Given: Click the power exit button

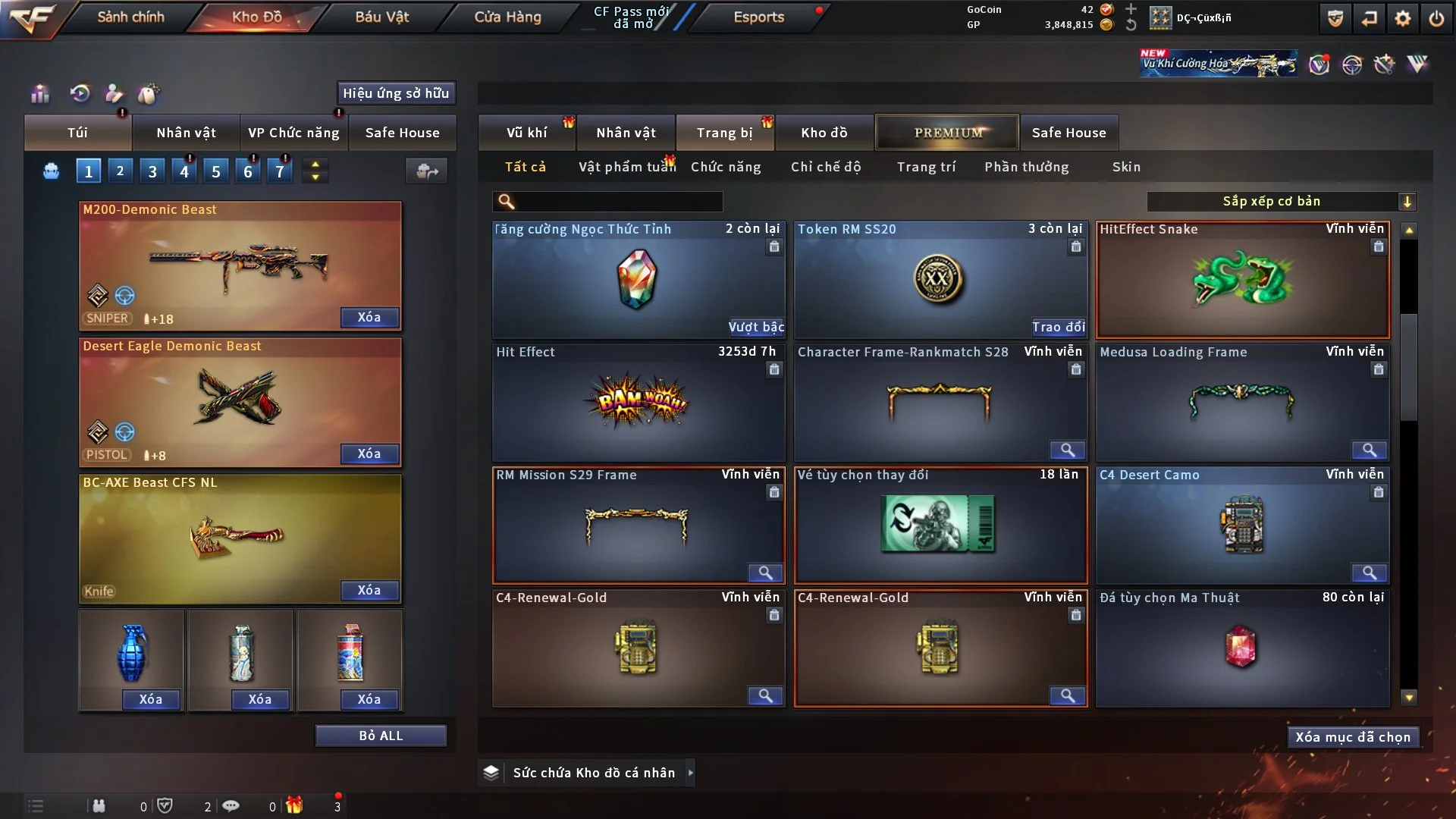Looking at the screenshot, I should click(1436, 18).
